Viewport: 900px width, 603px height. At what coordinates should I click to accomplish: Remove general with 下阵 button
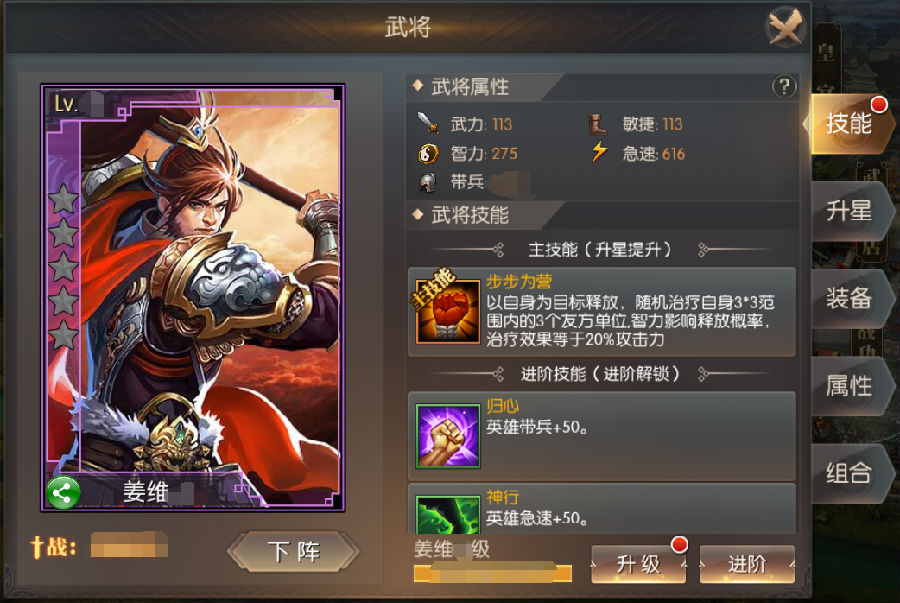pyautogui.click(x=292, y=552)
